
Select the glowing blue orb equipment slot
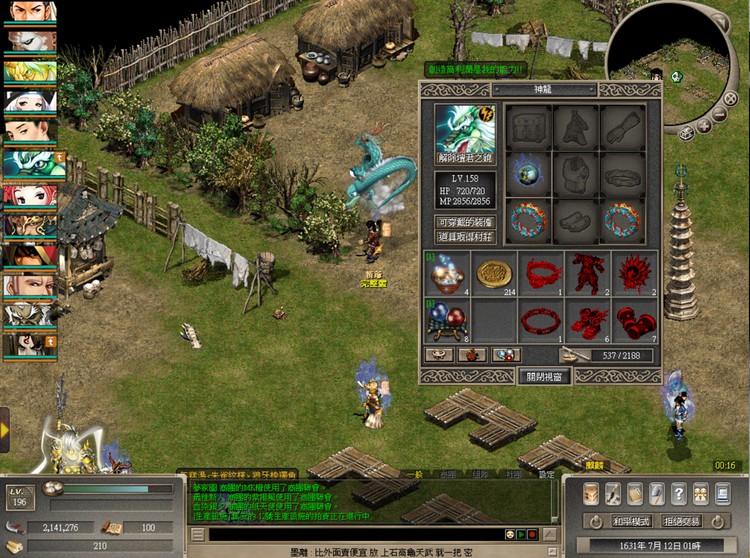(x=524, y=172)
